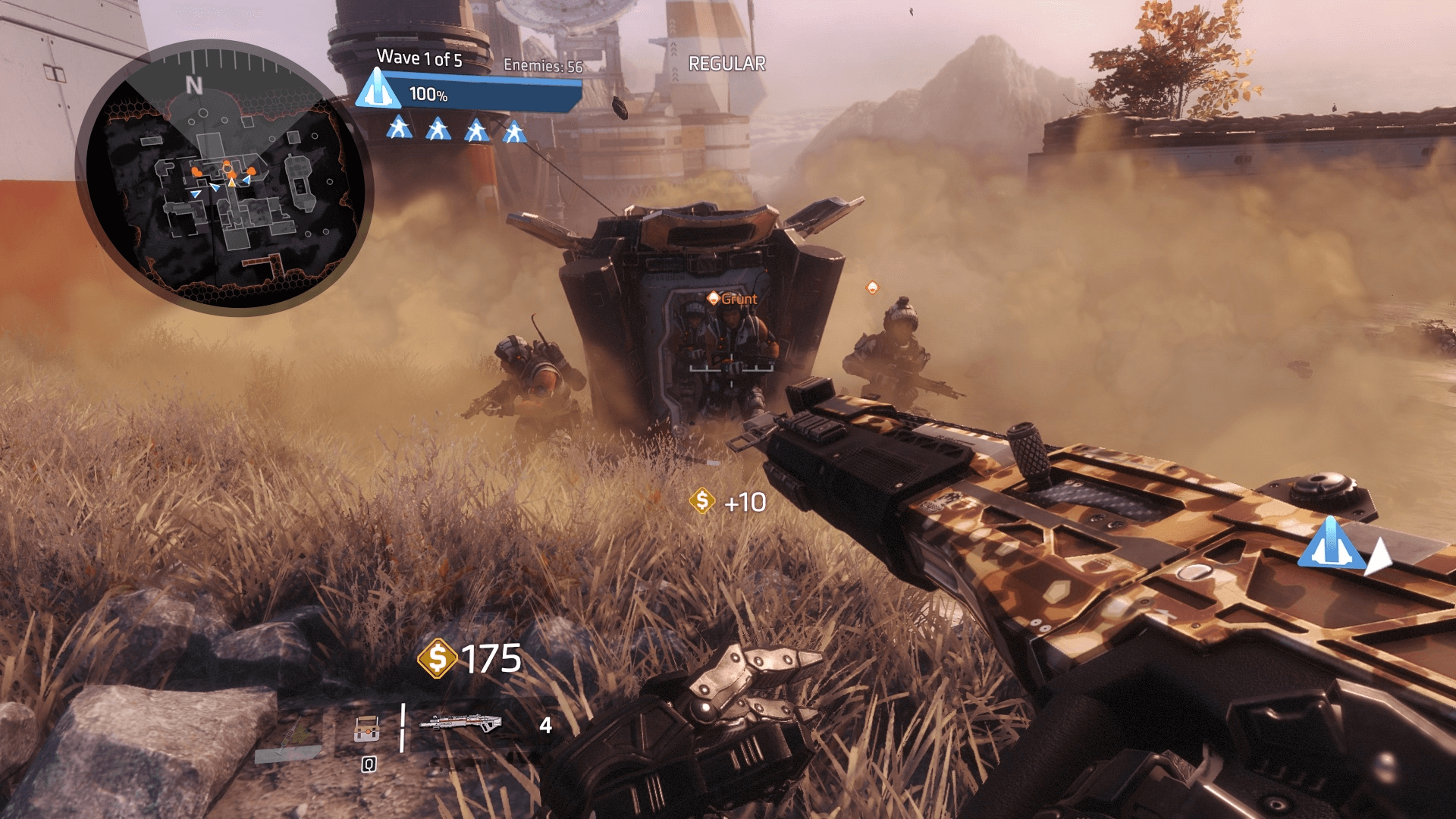Click the blue harvester objective marker
This screenshot has height=819, width=1456.
point(1331,544)
